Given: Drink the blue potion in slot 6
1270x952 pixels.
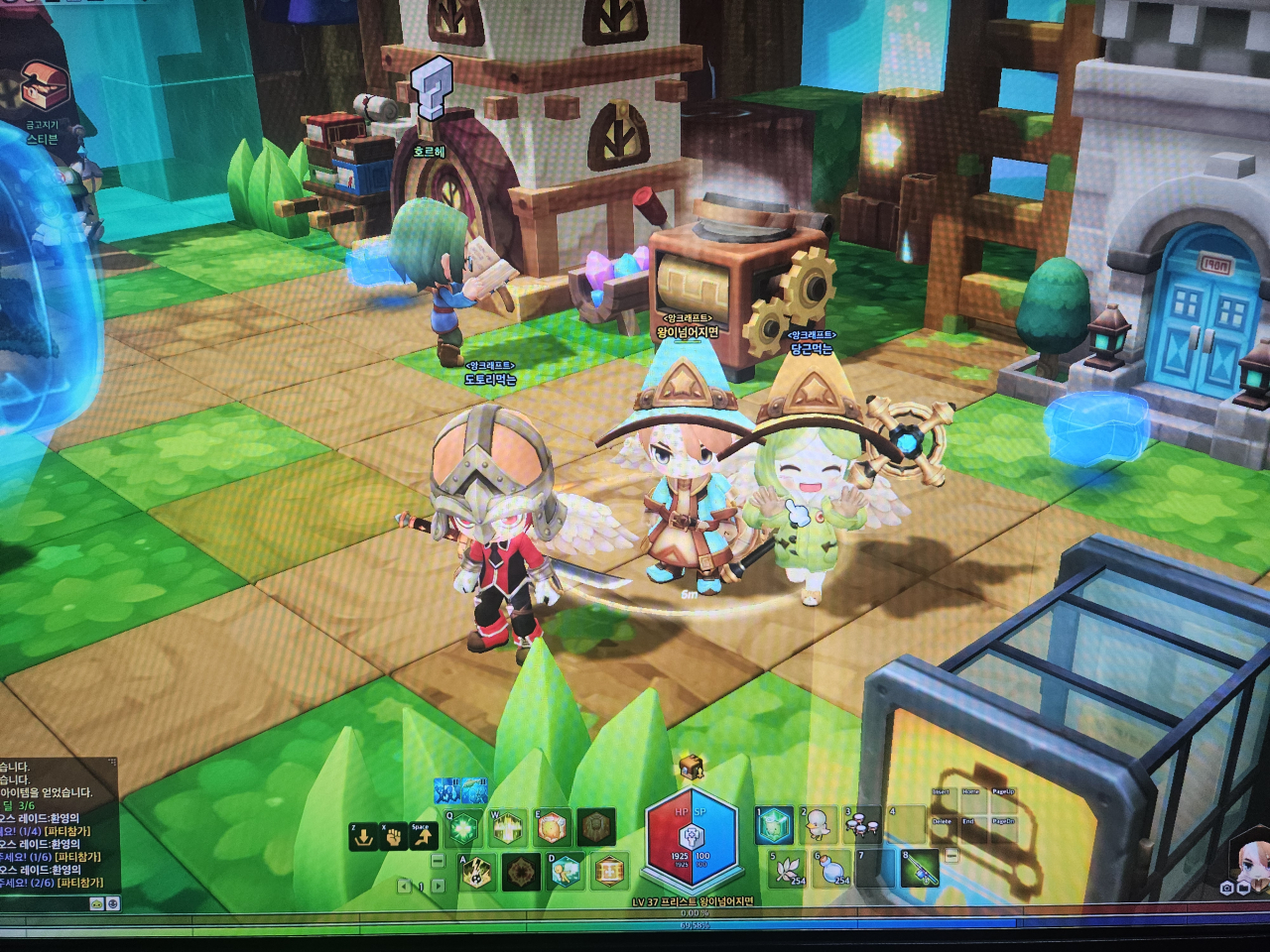Looking at the screenshot, I should (x=831, y=869).
